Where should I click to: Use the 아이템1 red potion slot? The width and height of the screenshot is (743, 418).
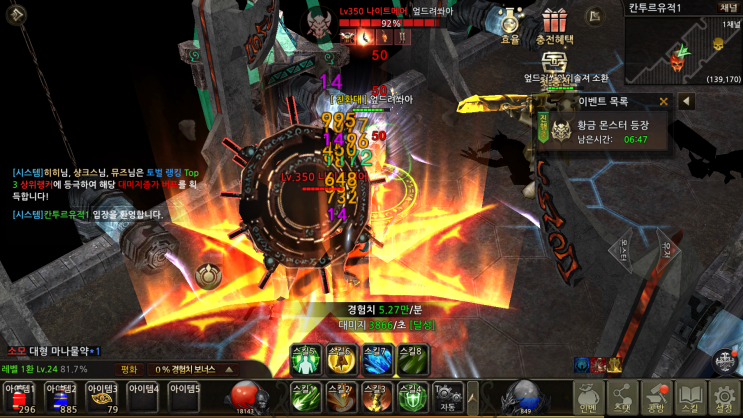click(x=20, y=398)
